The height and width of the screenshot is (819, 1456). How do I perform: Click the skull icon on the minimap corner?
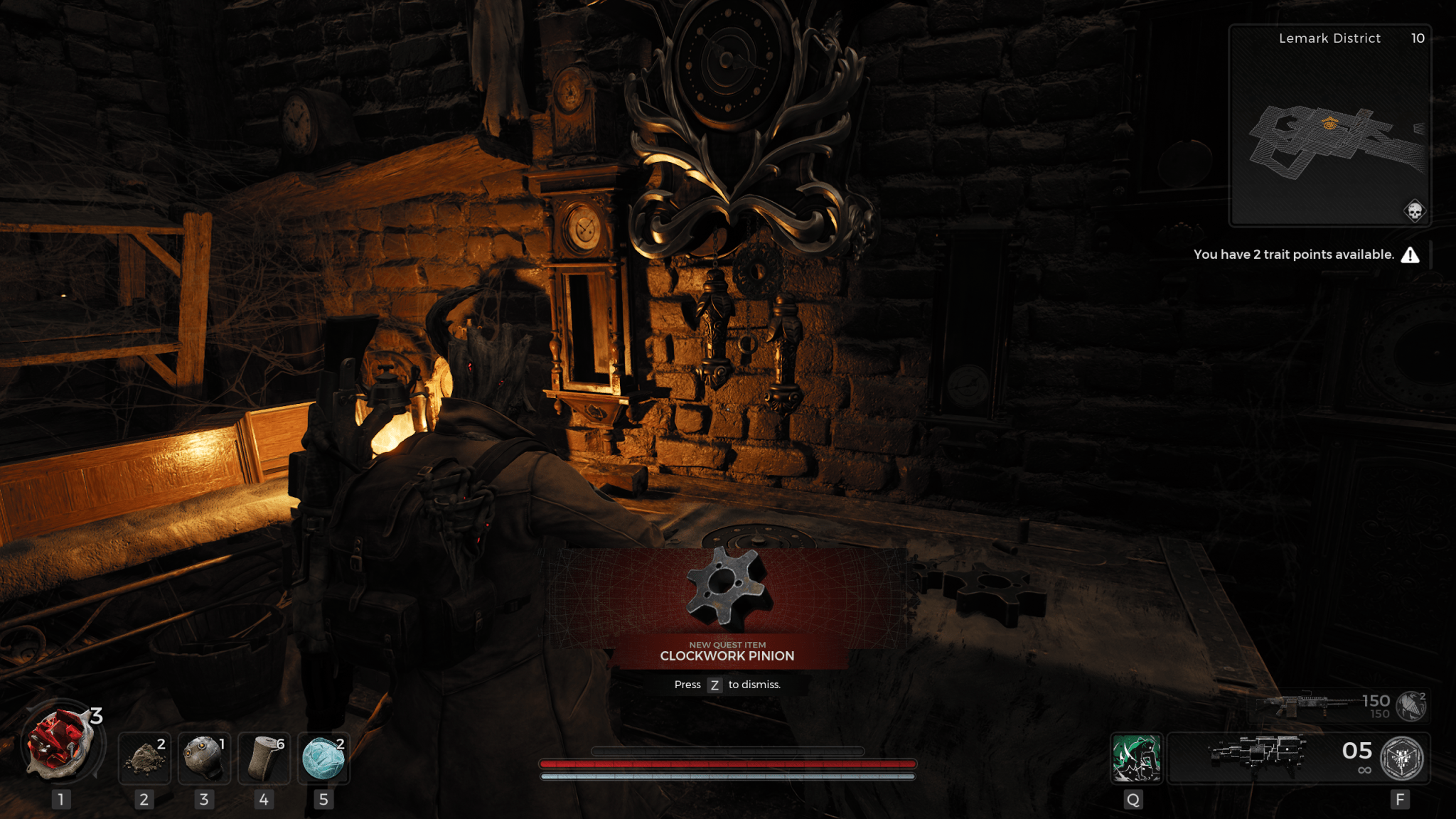1414,211
